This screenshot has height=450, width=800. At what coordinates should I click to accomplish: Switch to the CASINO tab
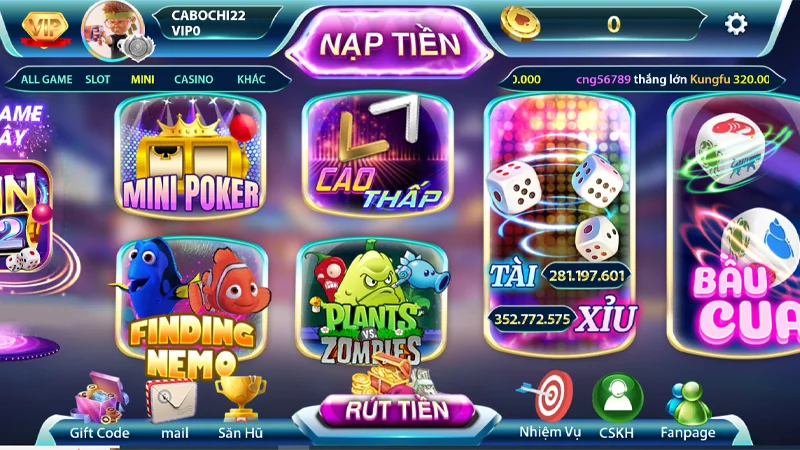point(193,79)
